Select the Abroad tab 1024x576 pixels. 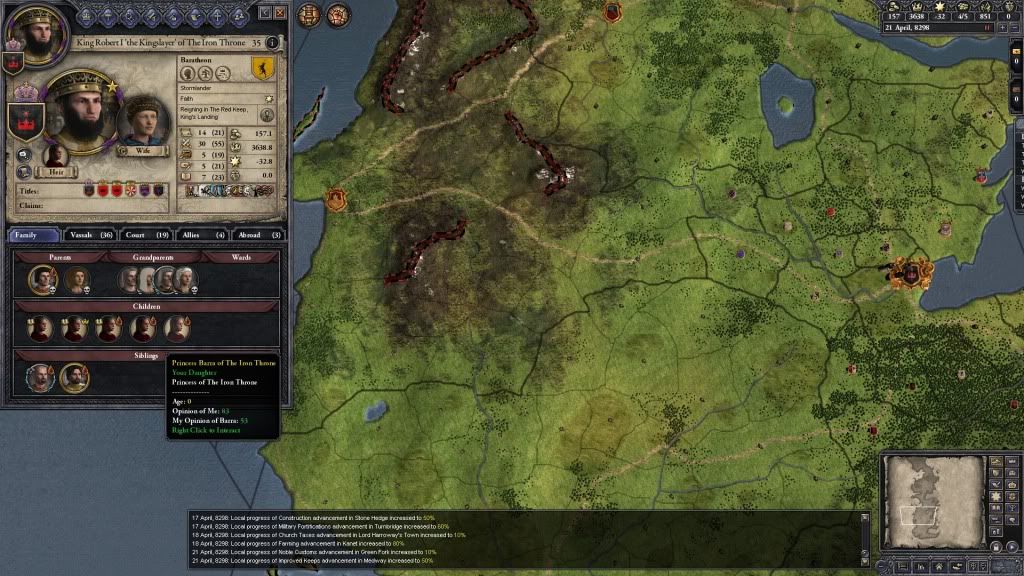(256, 234)
